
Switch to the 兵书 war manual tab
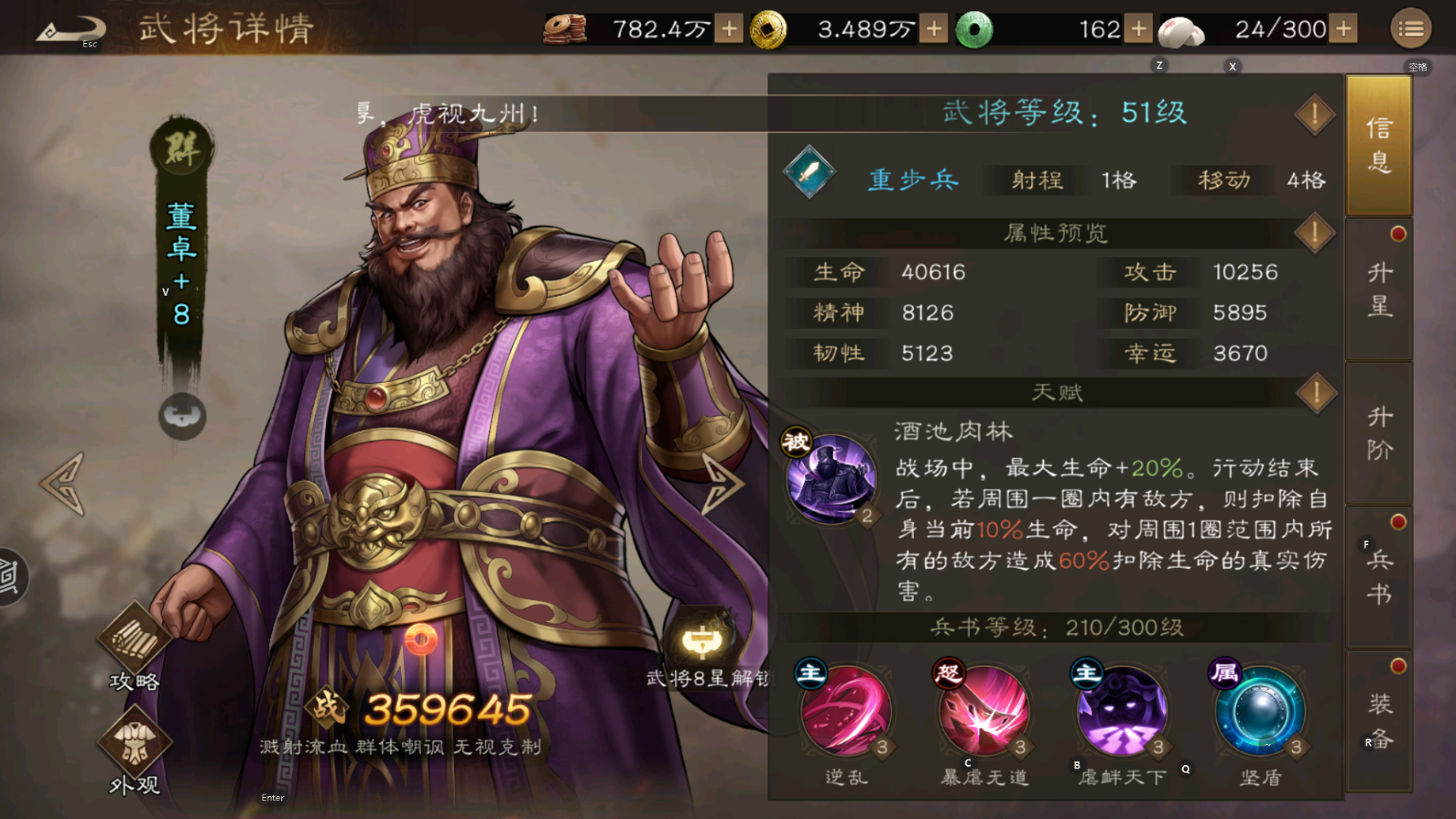(1379, 577)
